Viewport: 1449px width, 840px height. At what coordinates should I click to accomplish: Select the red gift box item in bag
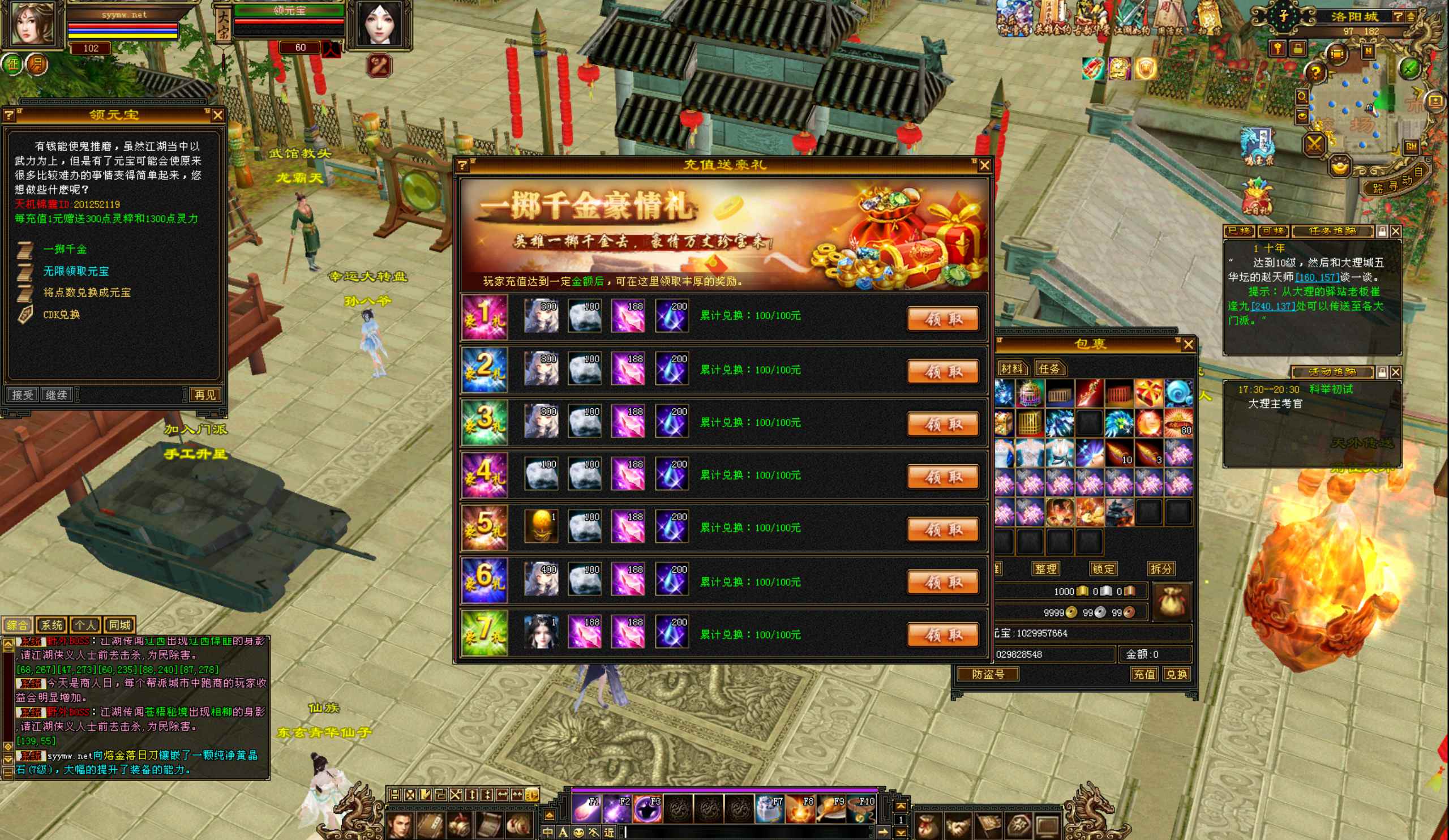(1148, 393)
